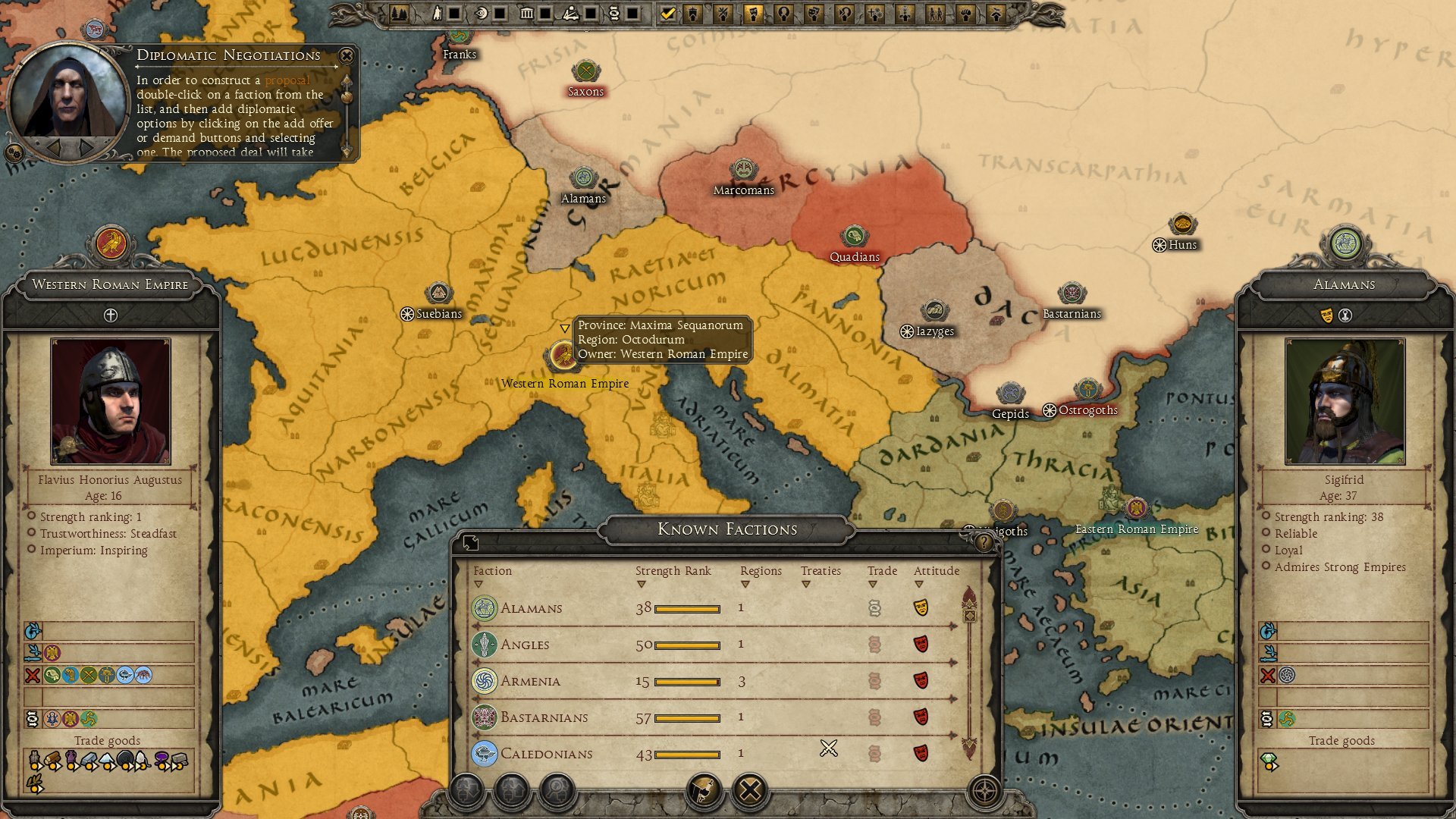Click the orange proposal link in Diplomatic Negotiations
The width and height of the screenshot is (1456, 819).
(x=288, y=80)
